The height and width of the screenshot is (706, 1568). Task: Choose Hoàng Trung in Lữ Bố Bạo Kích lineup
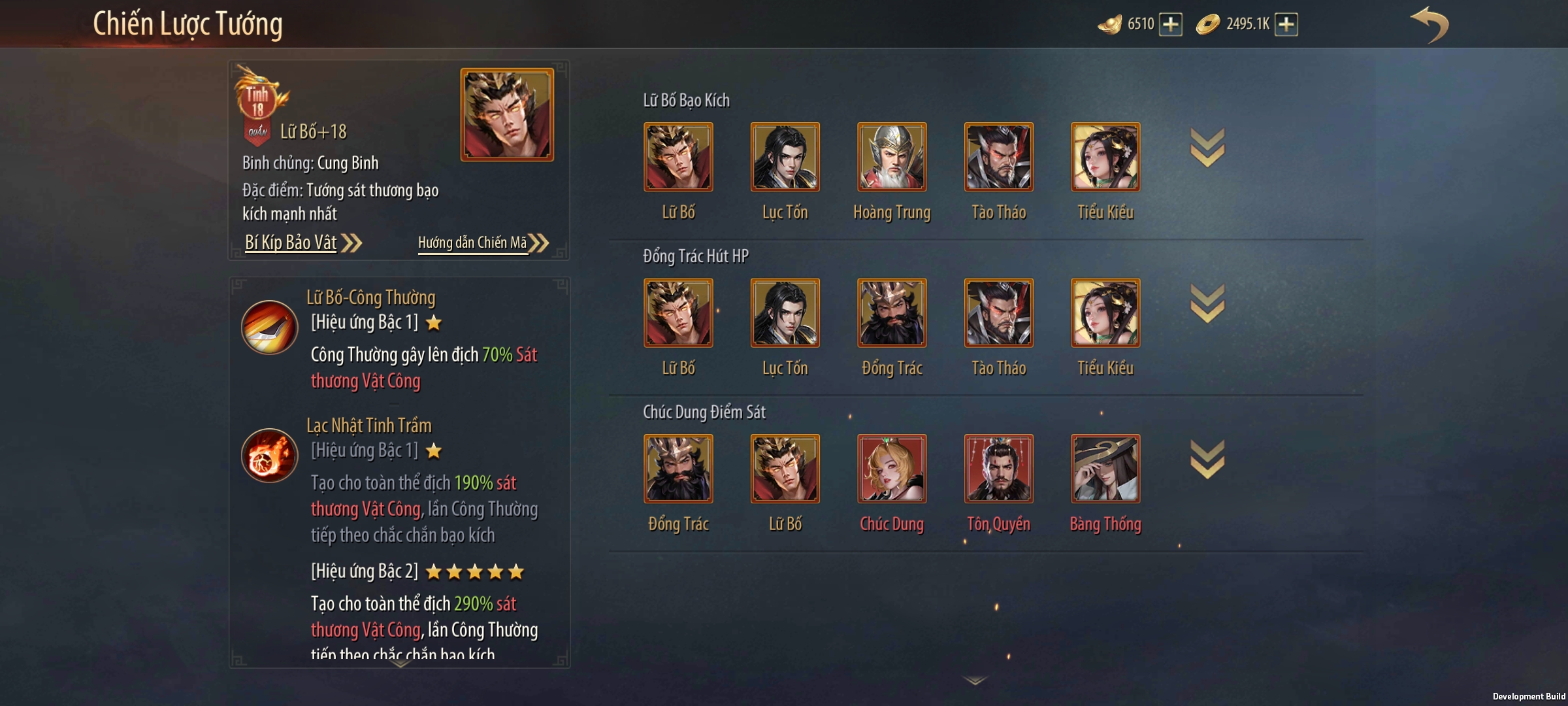pyautogui.click(x=892, y=157)
